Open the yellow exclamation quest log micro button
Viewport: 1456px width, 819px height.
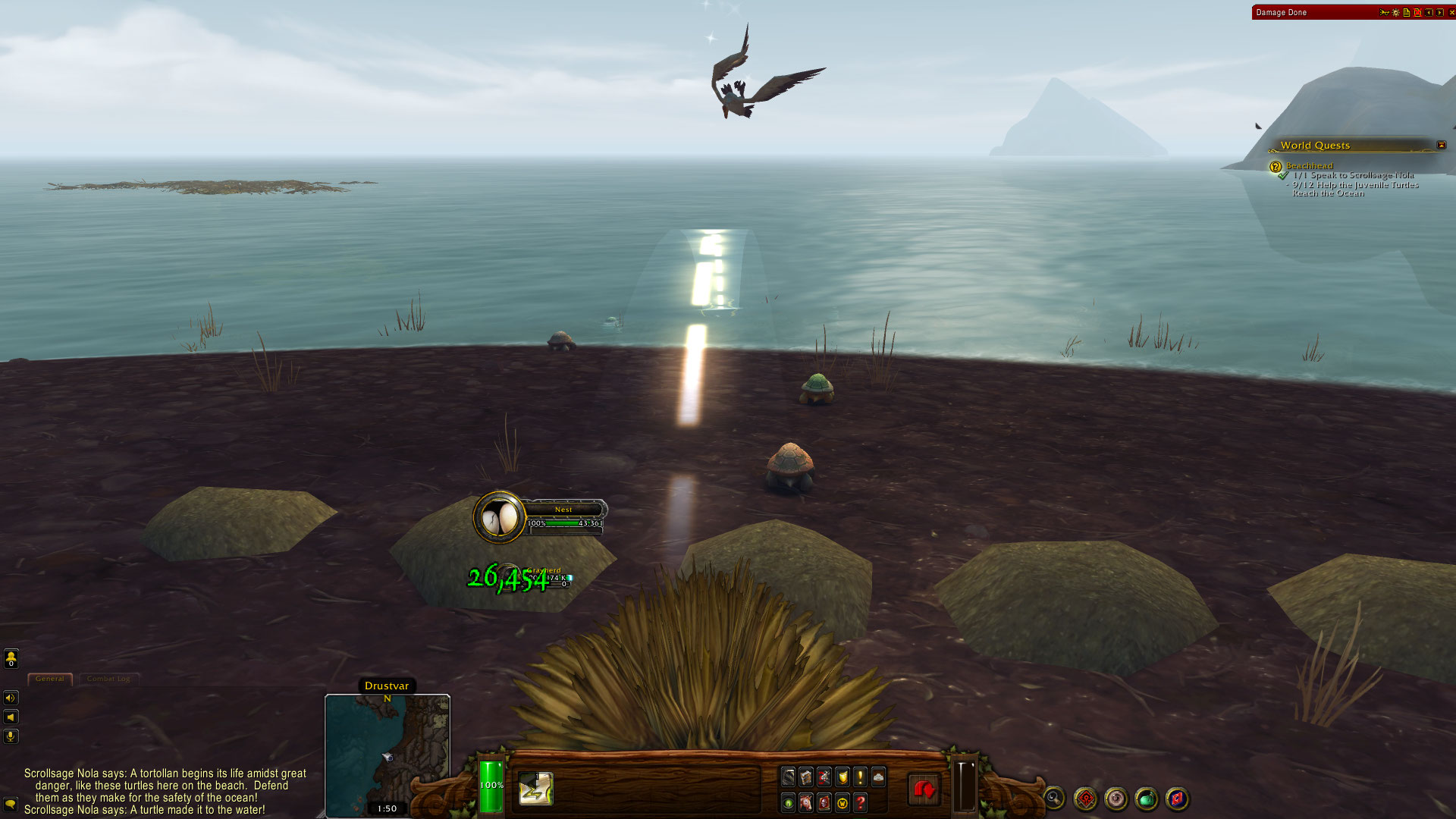(860, 777)
